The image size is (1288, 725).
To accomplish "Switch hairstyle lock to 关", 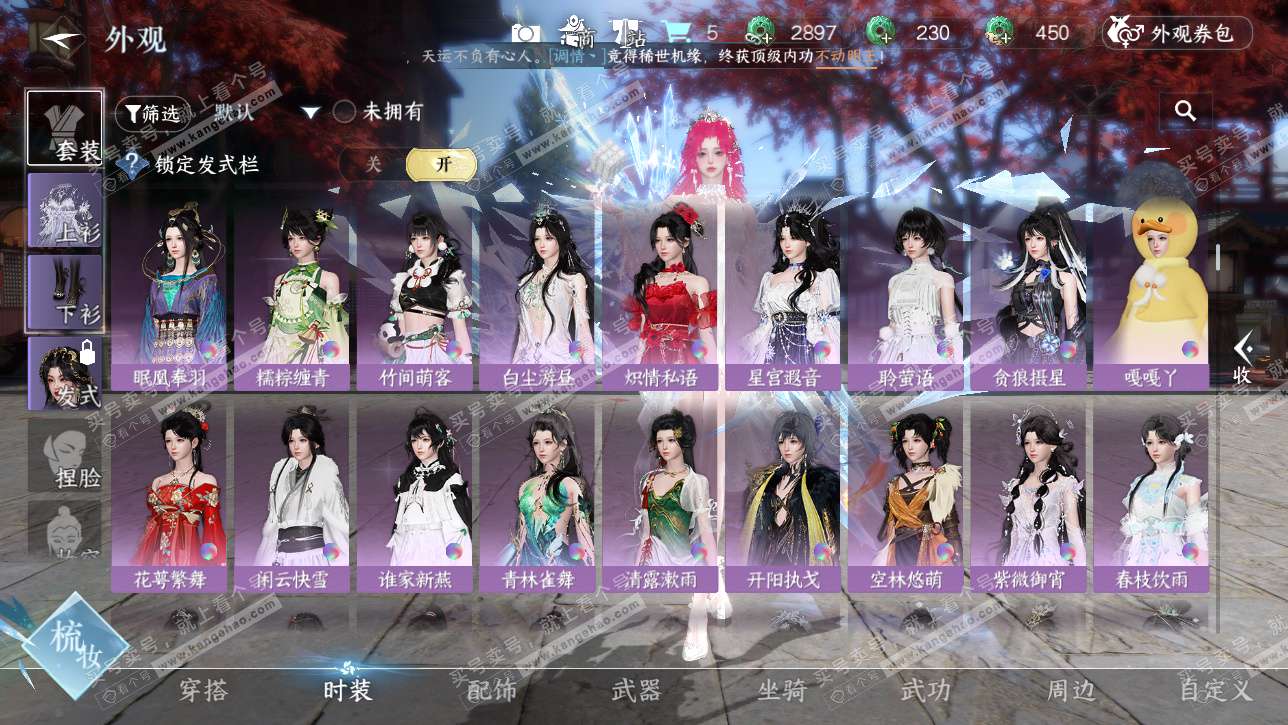I will point(373,165).
